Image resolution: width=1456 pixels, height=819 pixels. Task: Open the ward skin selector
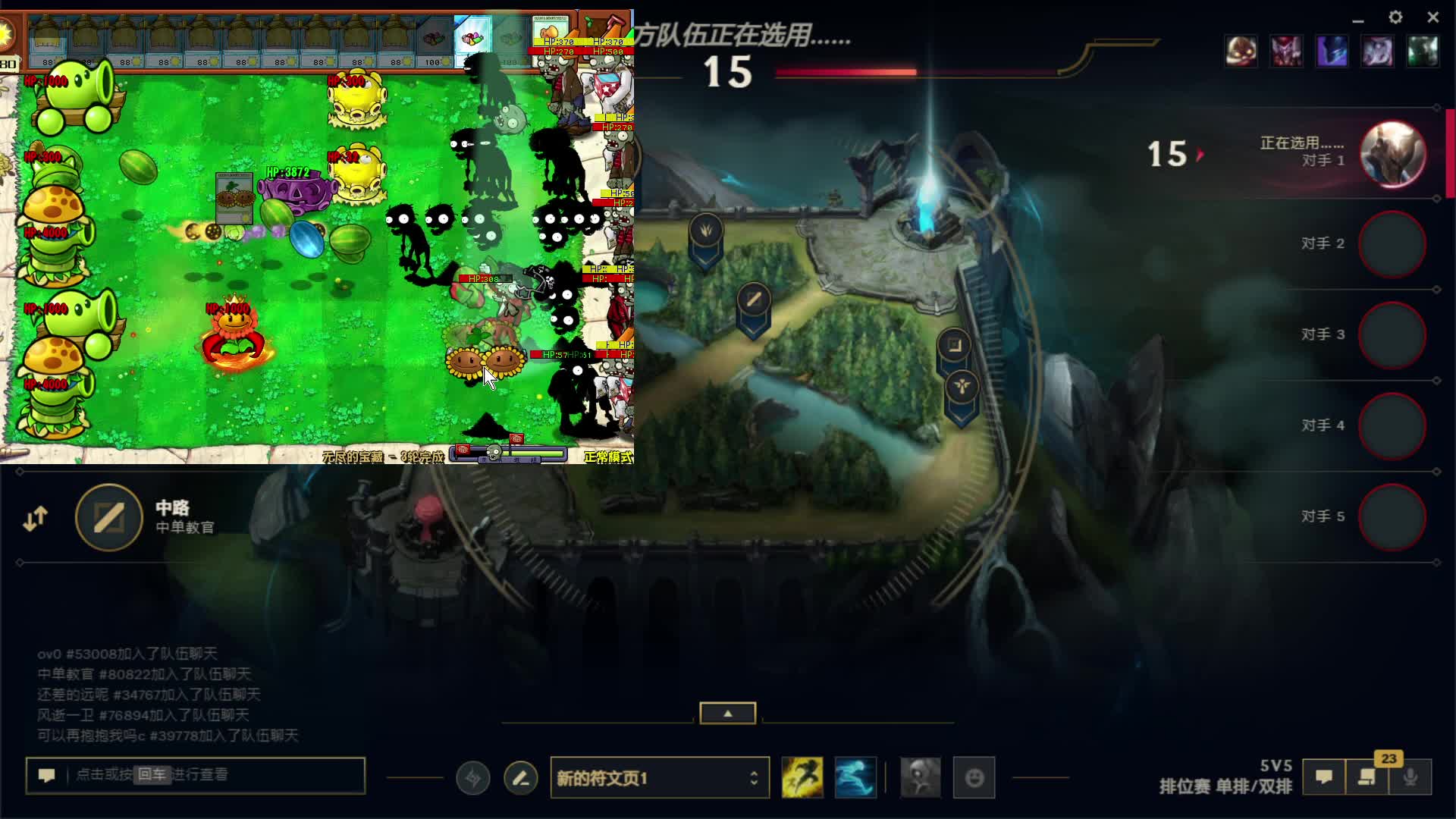click(x=920, y=778)
